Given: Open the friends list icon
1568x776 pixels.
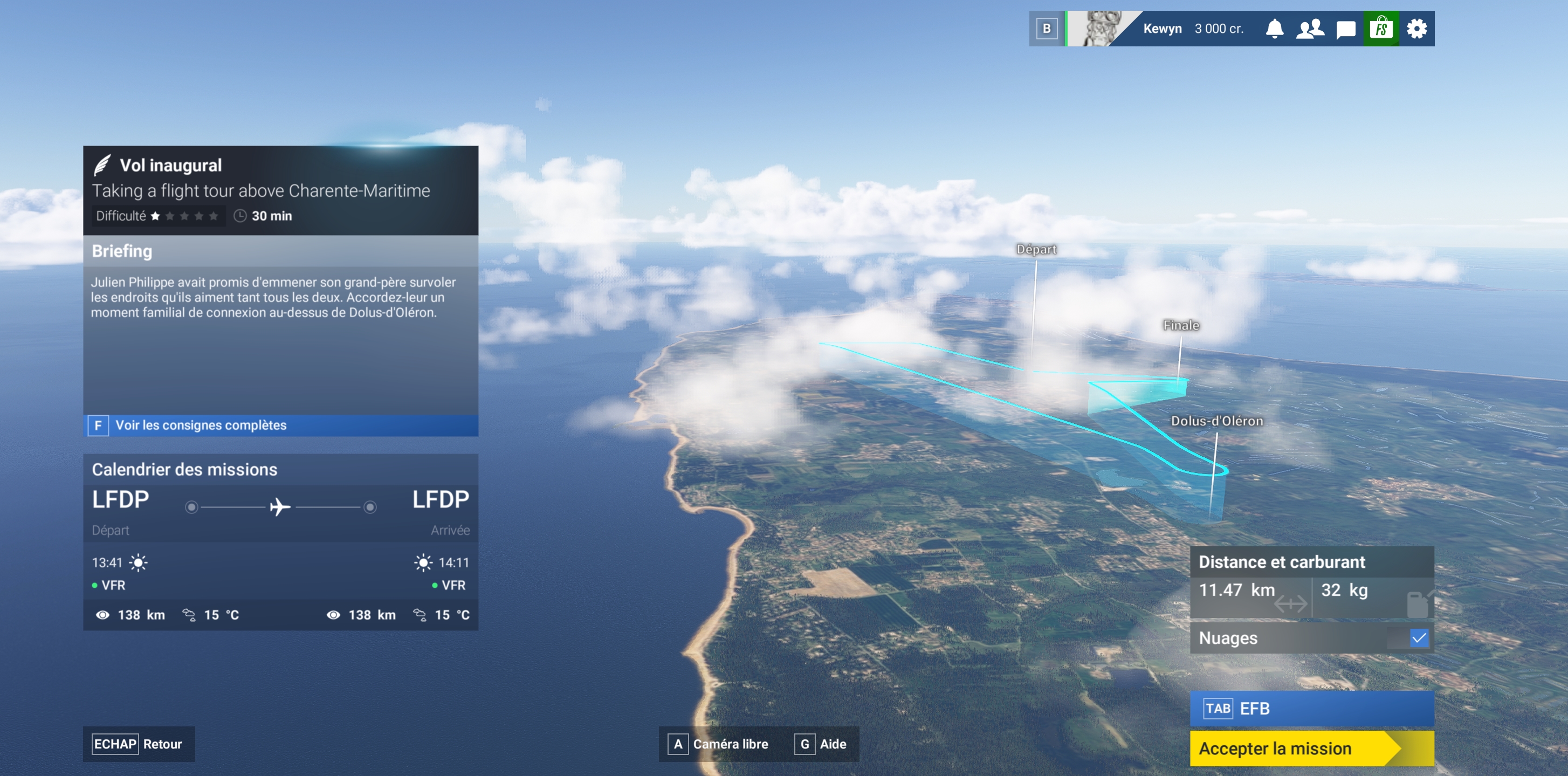Looking at the screenshot, I should click(x=1309, y=29).
